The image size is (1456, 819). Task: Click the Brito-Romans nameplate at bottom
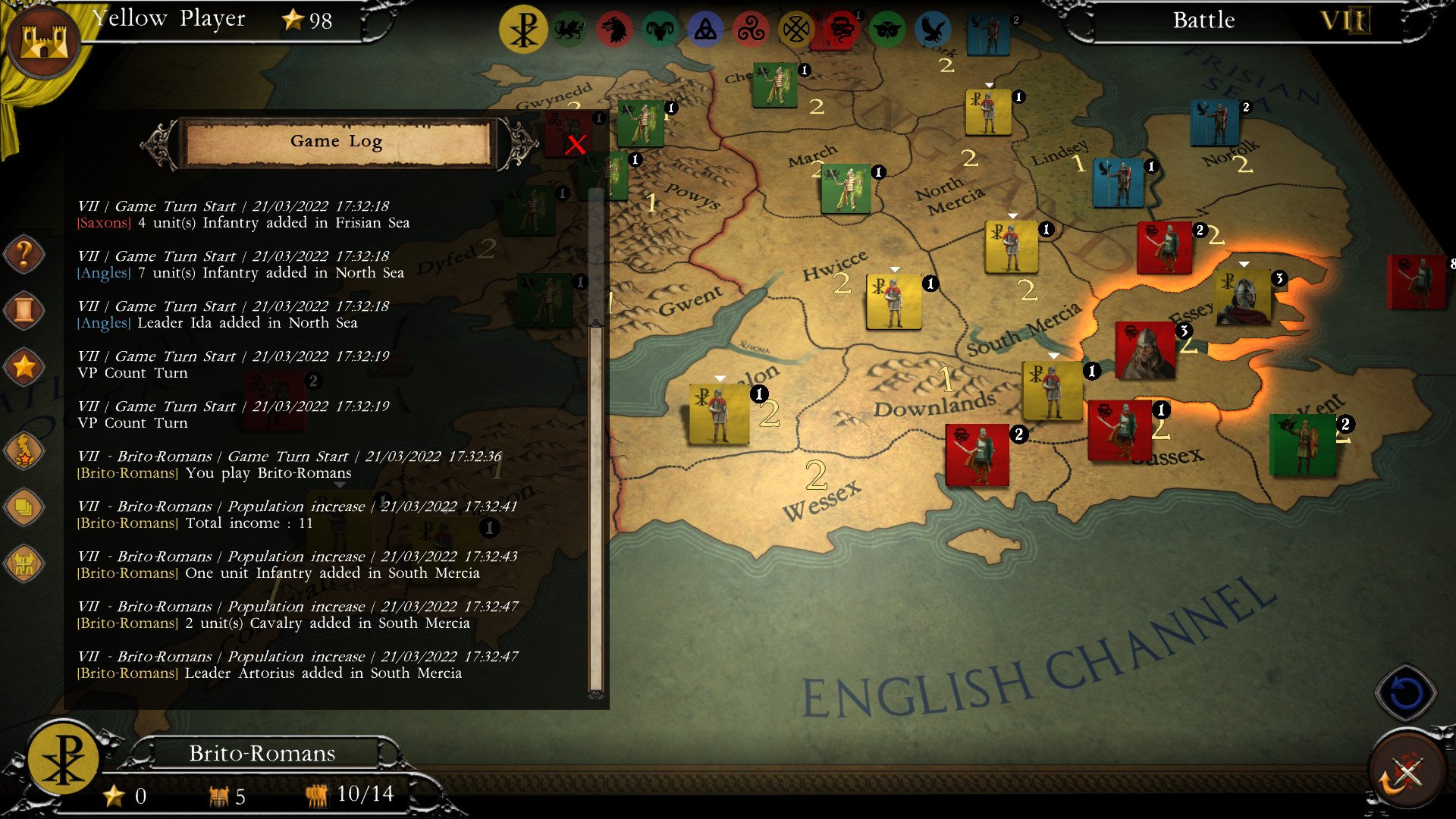[x=262, y=753]
